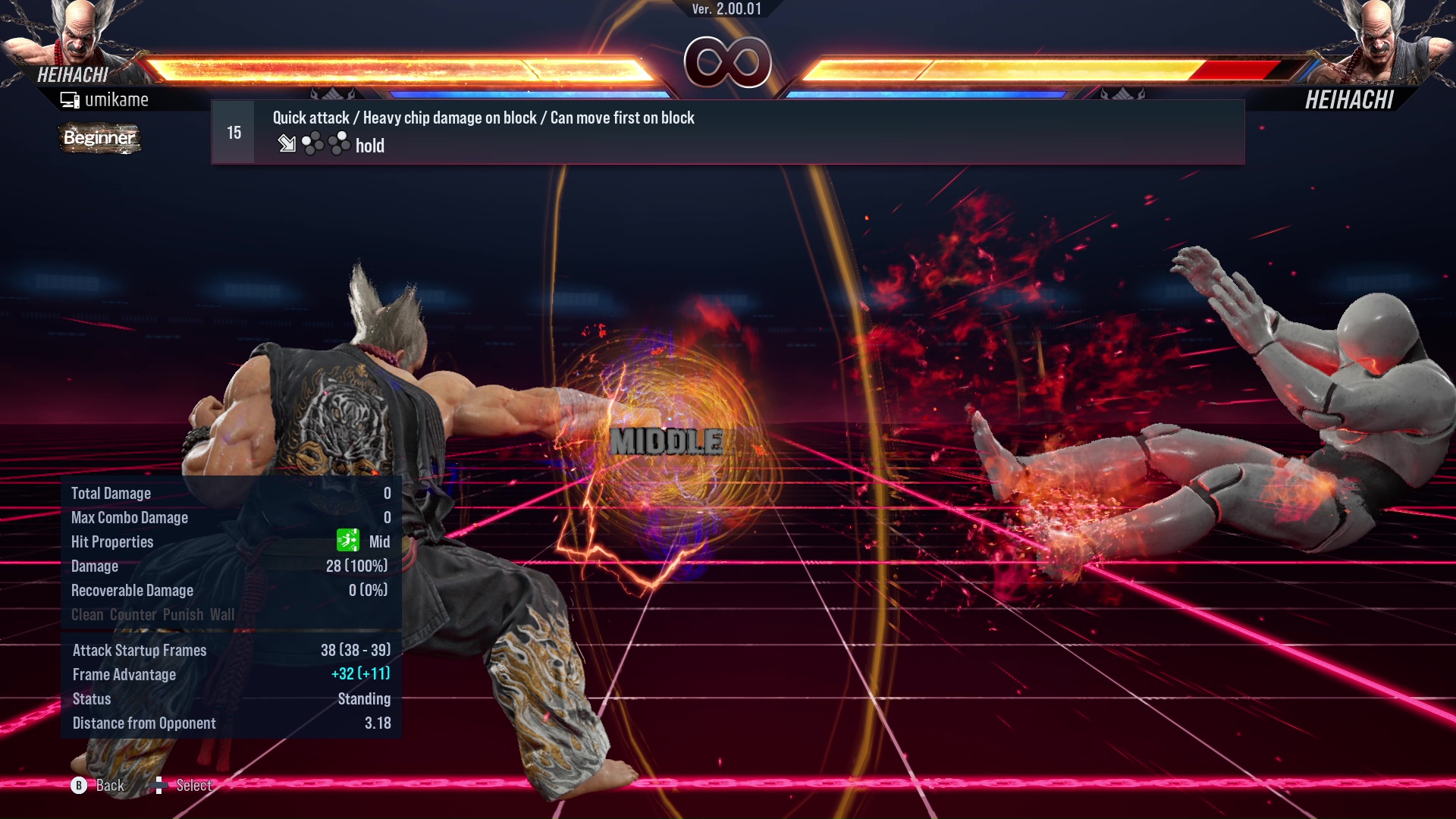The image size is (1456, 819).
Task: Select the down-forward directional input arrow icon
Action: [x=287, y=144]
